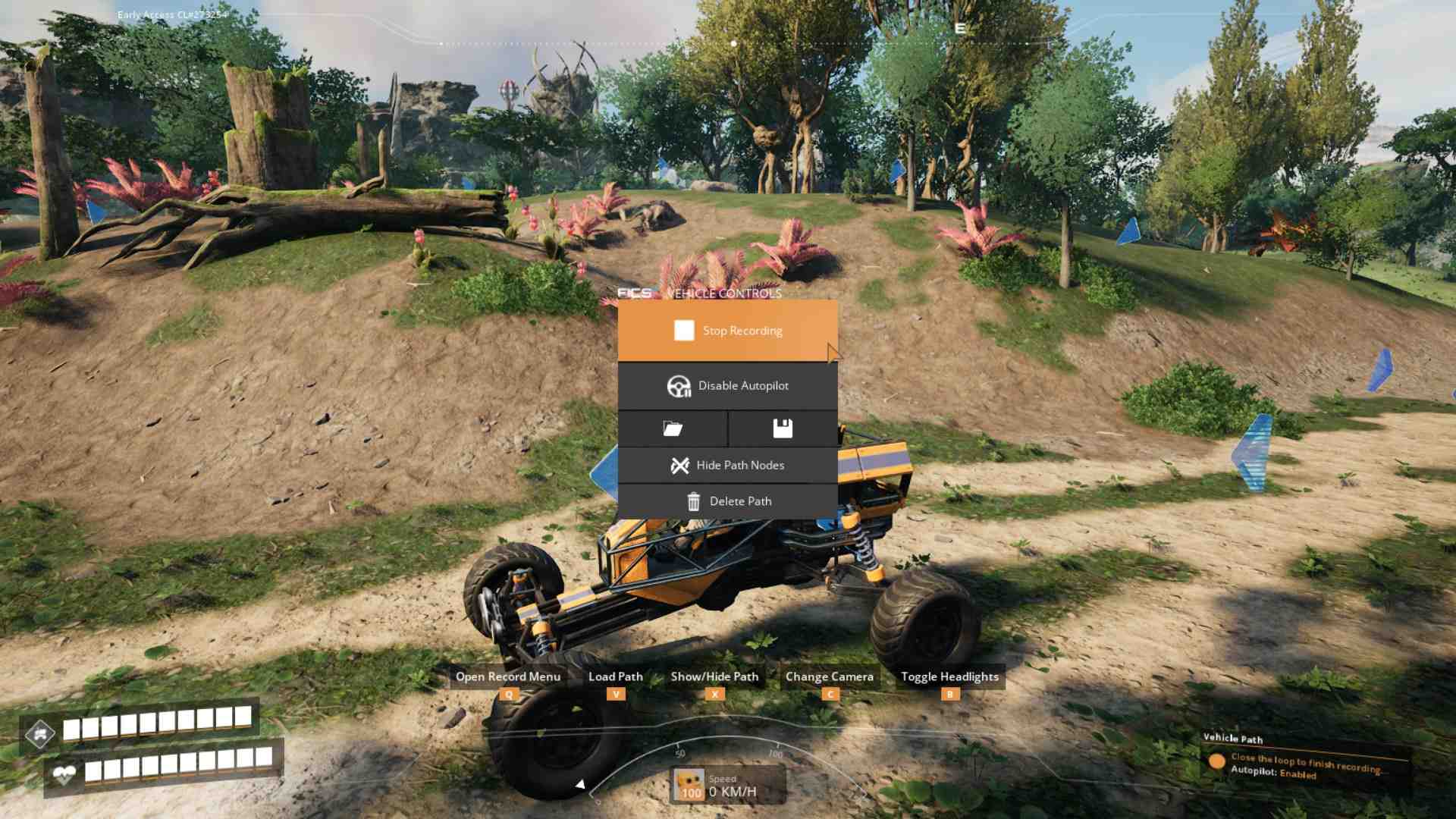The height and width of the screenshot is (819, 1456).
Task: Click the Open Record Menu hotbar entry
Action: pyautogui.click(x=508, y=676)
